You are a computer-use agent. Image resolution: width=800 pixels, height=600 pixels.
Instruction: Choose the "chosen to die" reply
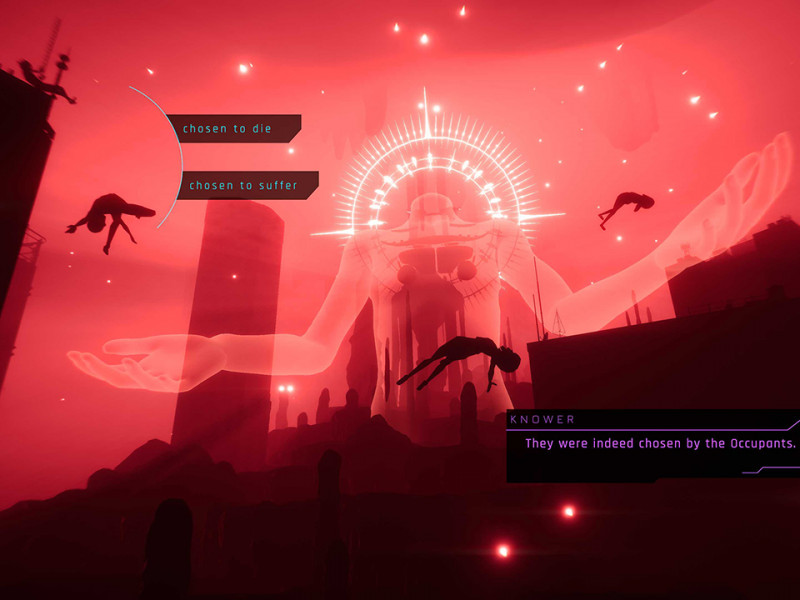[x=235, y=129]
